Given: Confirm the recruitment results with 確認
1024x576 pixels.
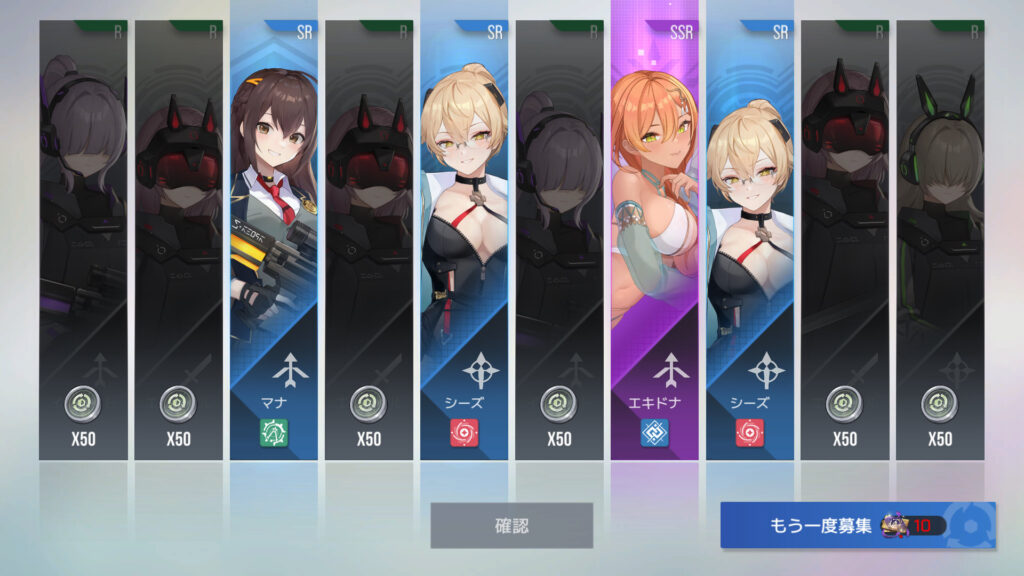Looking at the screenshot, I should 511,525.
